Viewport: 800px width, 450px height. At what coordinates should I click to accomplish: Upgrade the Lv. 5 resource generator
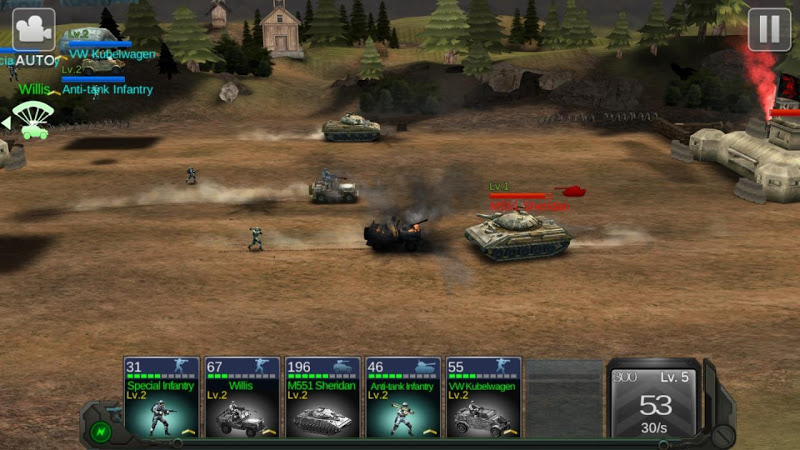[655, 400]
